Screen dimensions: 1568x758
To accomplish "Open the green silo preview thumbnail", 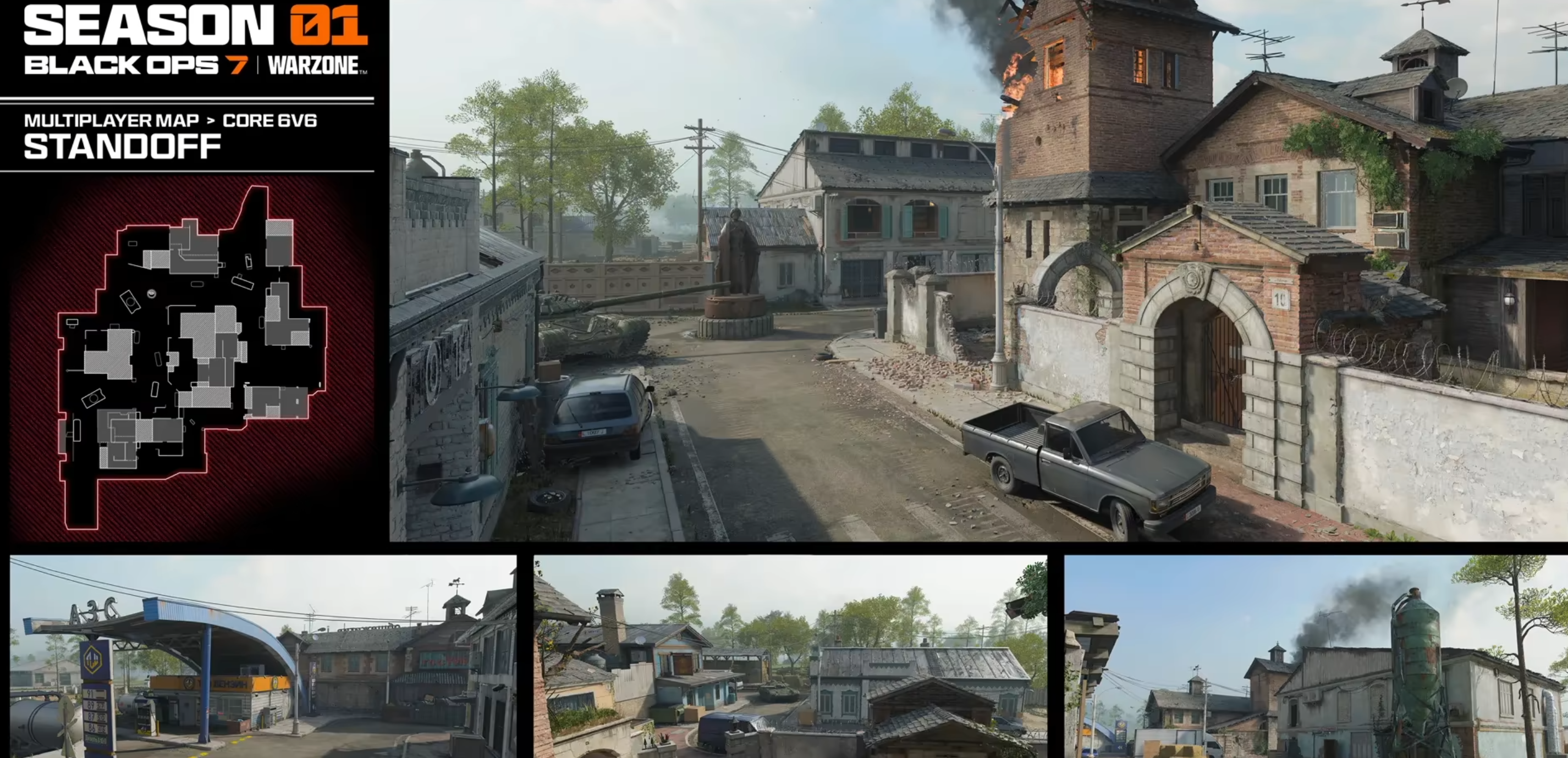I will 1316,656.
